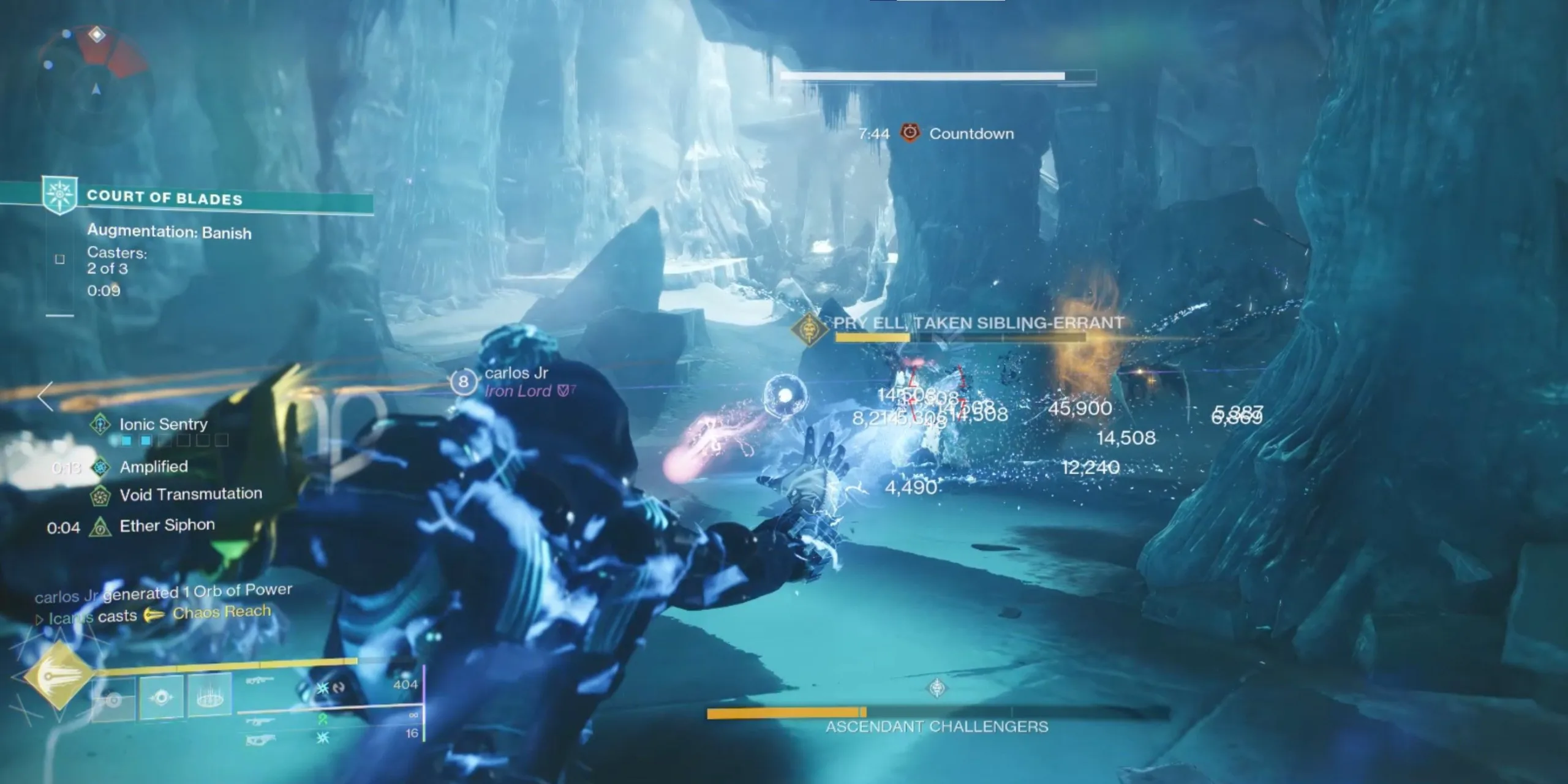This screenshot has width=1568, height=784.
Task: Click the Void Transmutation buff icon
Action: coord(100,495)
